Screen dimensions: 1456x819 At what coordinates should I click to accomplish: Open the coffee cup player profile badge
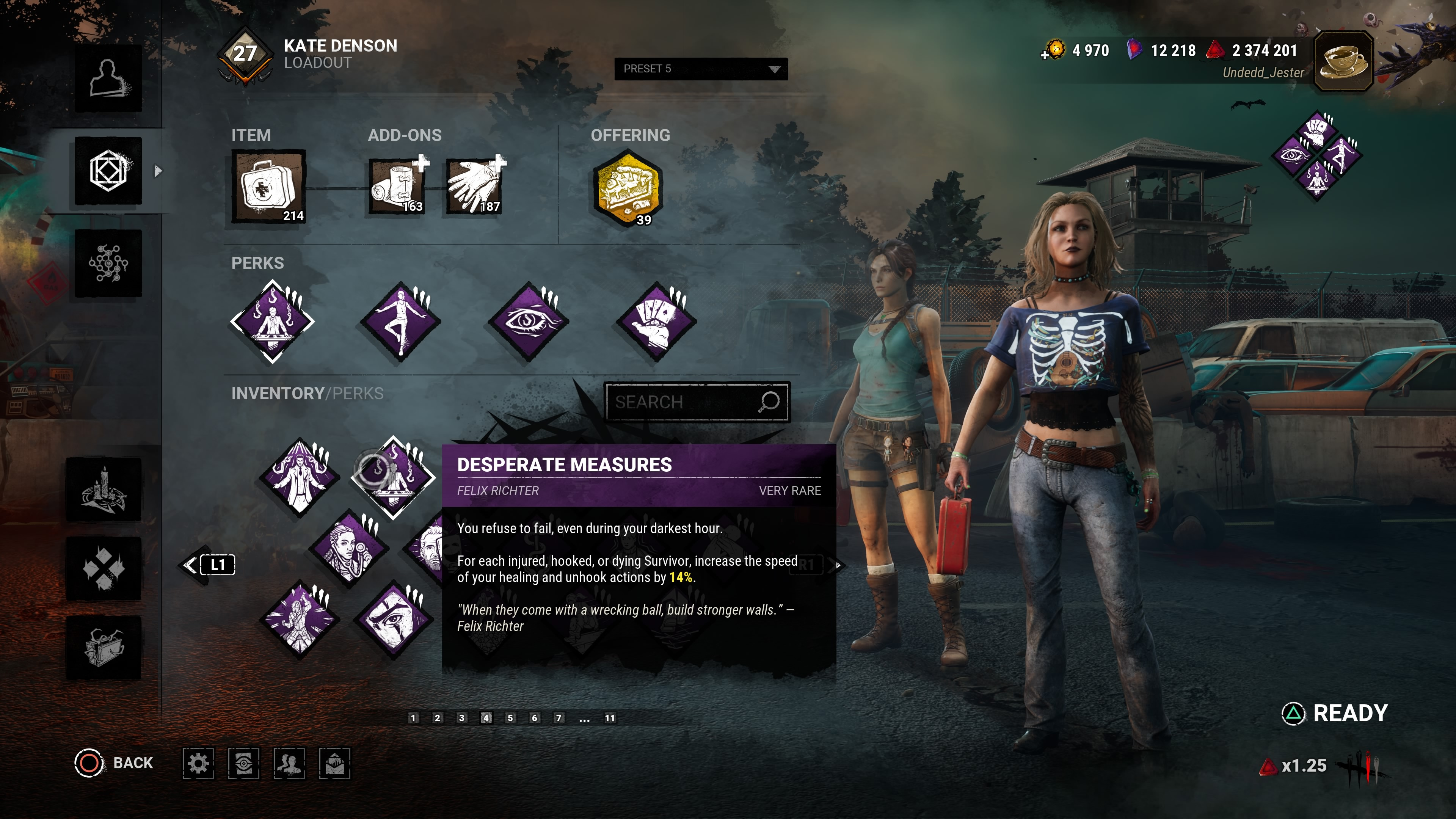(x=1343, y=61)
